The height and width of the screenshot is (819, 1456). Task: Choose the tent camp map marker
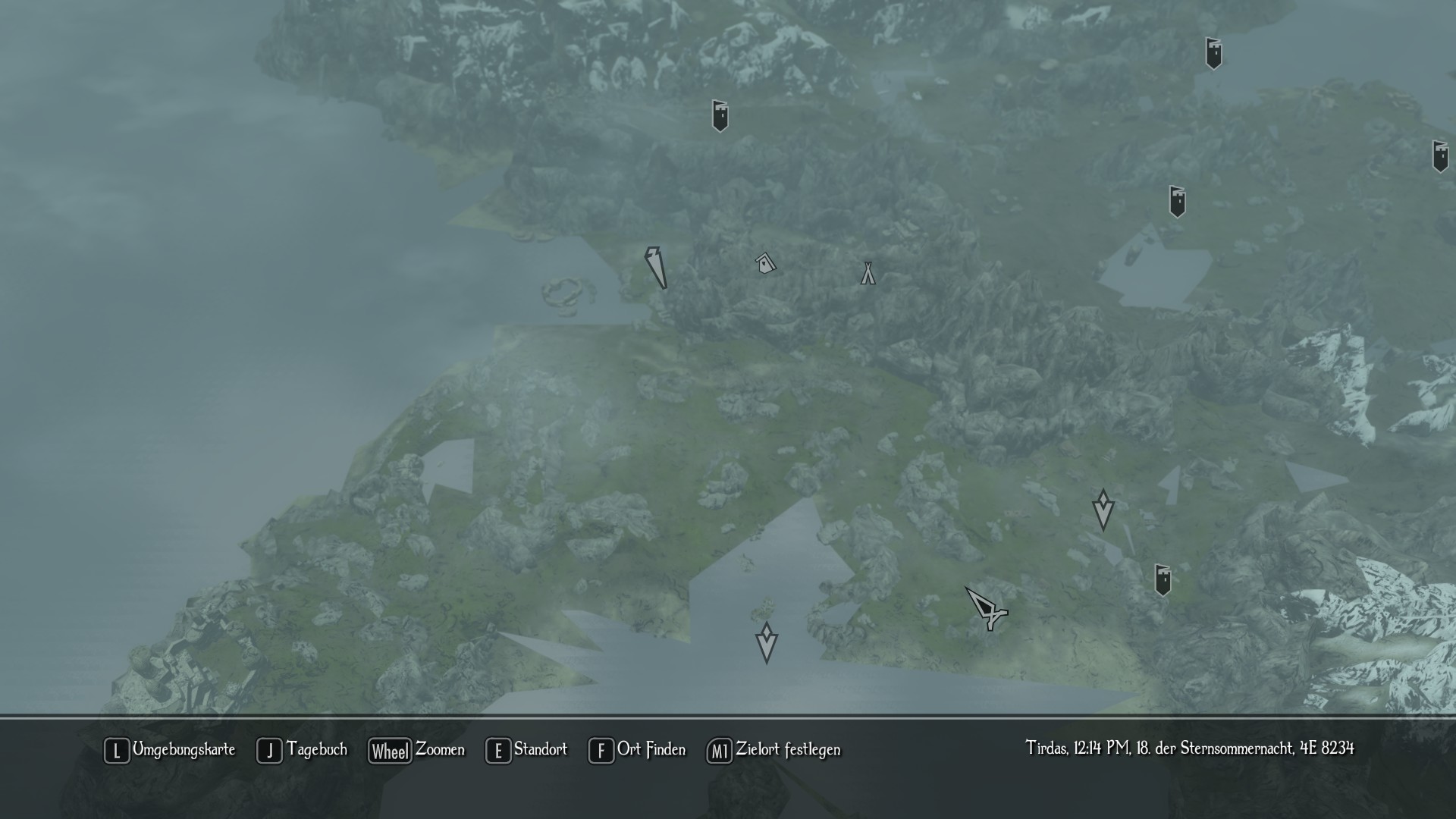868,273
